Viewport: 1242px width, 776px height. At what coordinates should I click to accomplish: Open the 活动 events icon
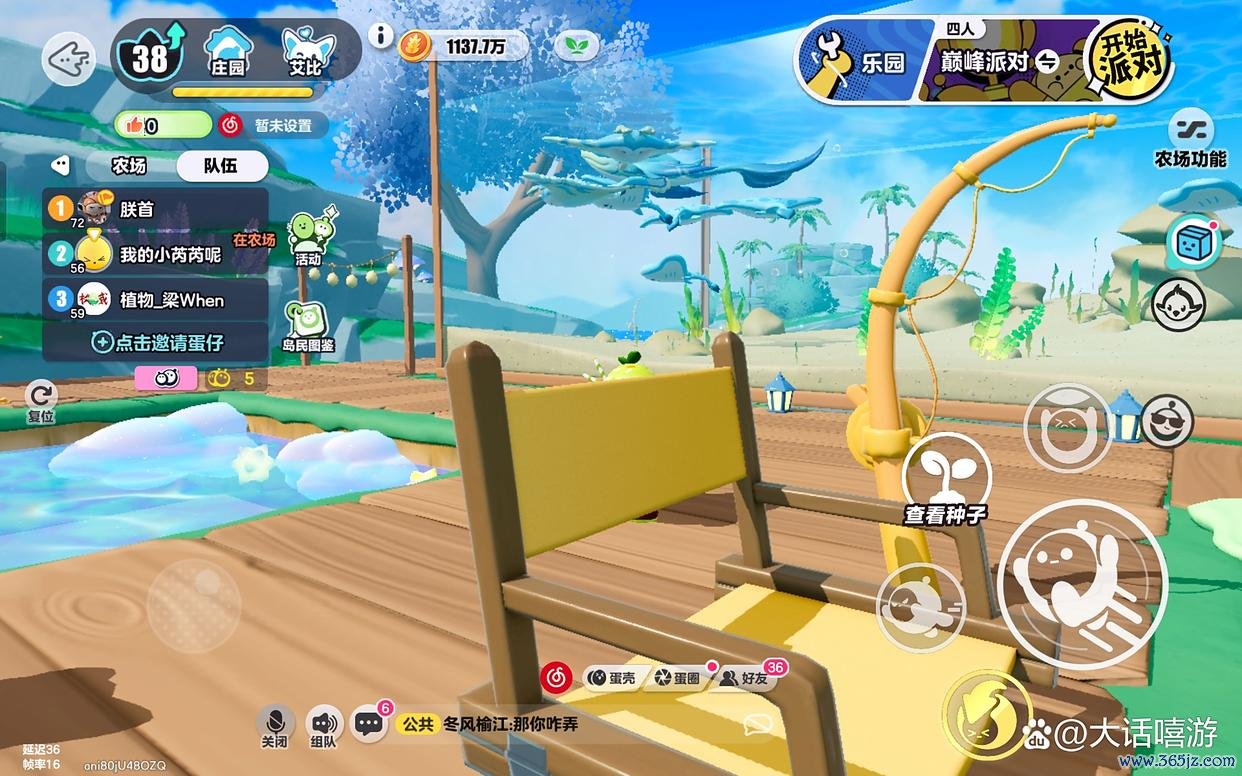(x=309, y=238)
